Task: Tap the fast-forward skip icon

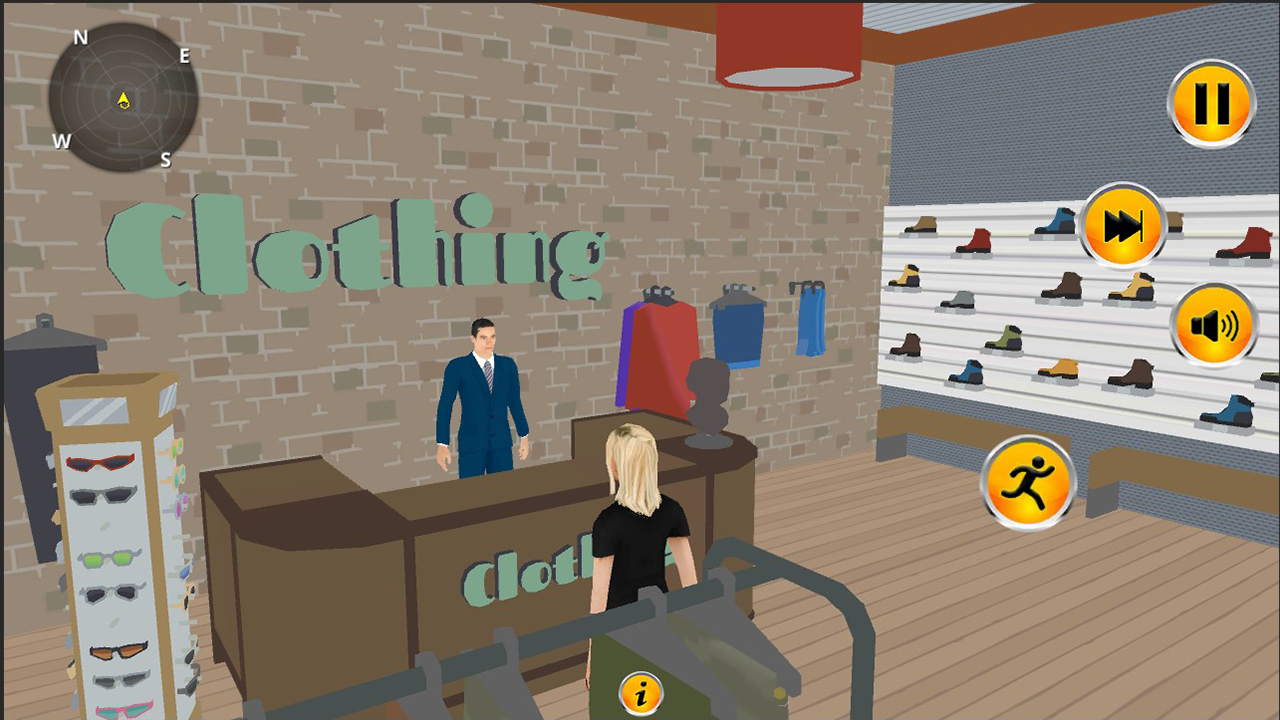Action: (x=1125, y=225)
